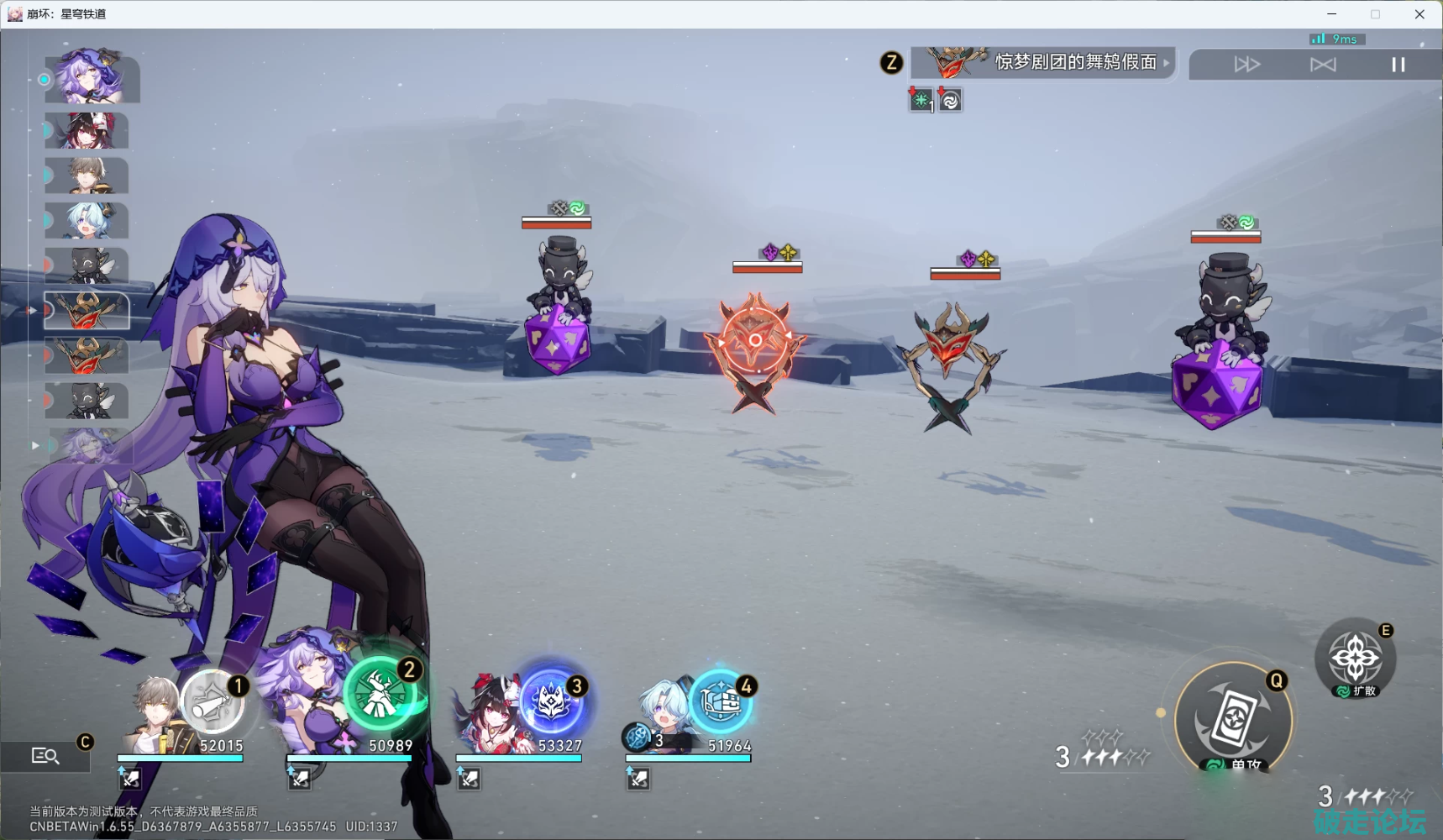Use the 扩散 skill button
This screenshot has width=1443, height=840.
click(x=1355, y=659)
